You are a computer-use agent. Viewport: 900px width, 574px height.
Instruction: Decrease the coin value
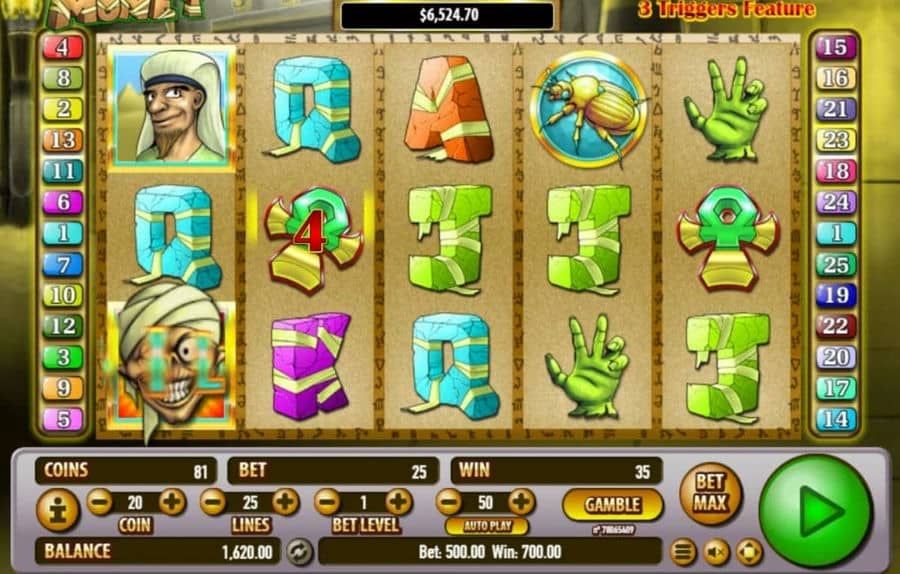(x=100, y=502)
